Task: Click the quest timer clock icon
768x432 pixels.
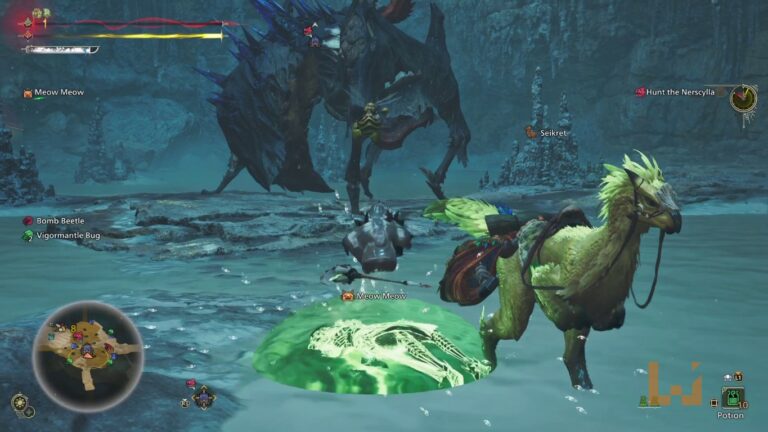Action: [742, 97]
